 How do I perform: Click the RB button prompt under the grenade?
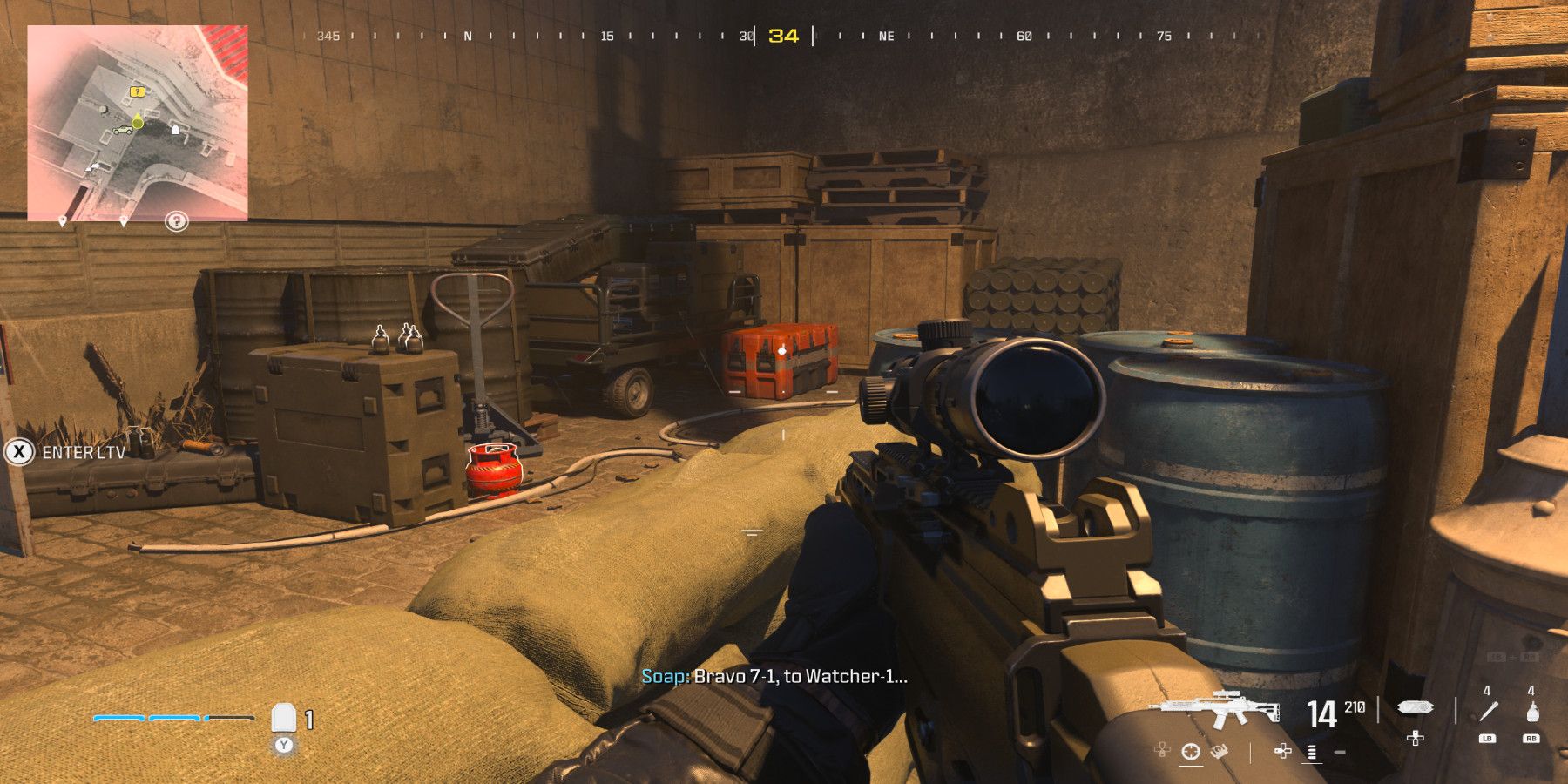tap(1531, 739)
